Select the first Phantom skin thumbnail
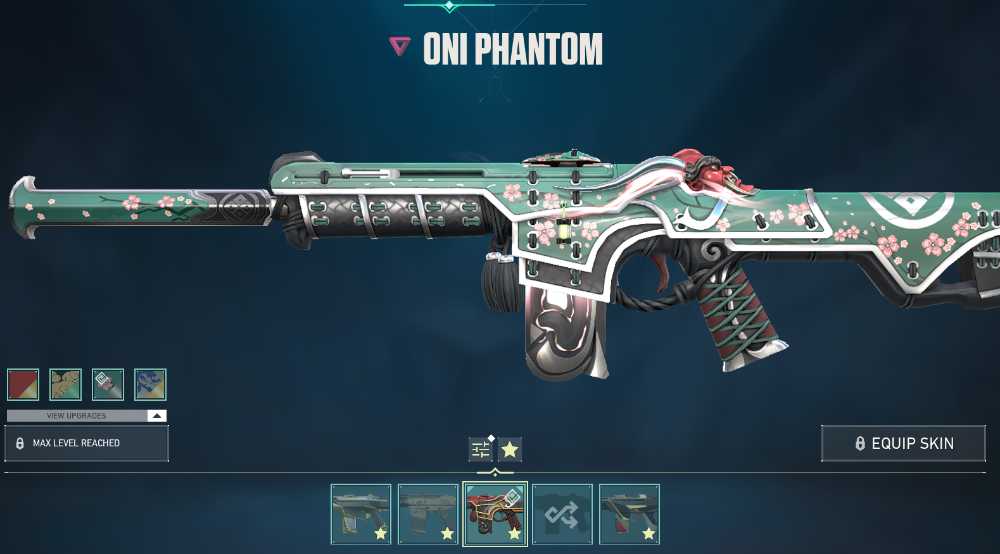The image size is (1000, 554). 361,514
